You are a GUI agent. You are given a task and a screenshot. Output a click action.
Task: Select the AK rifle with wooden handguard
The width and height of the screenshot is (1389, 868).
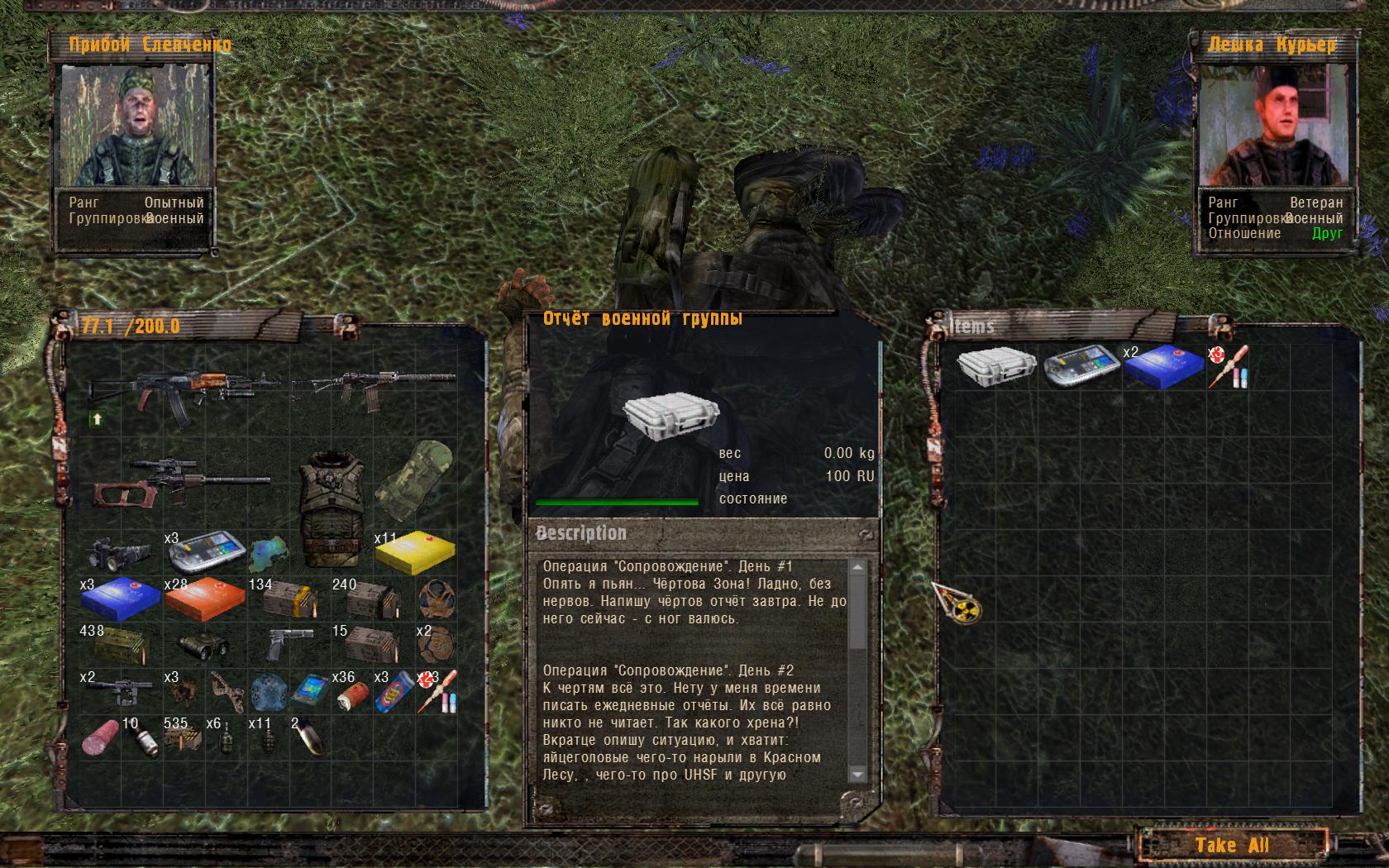coord(185,389)
